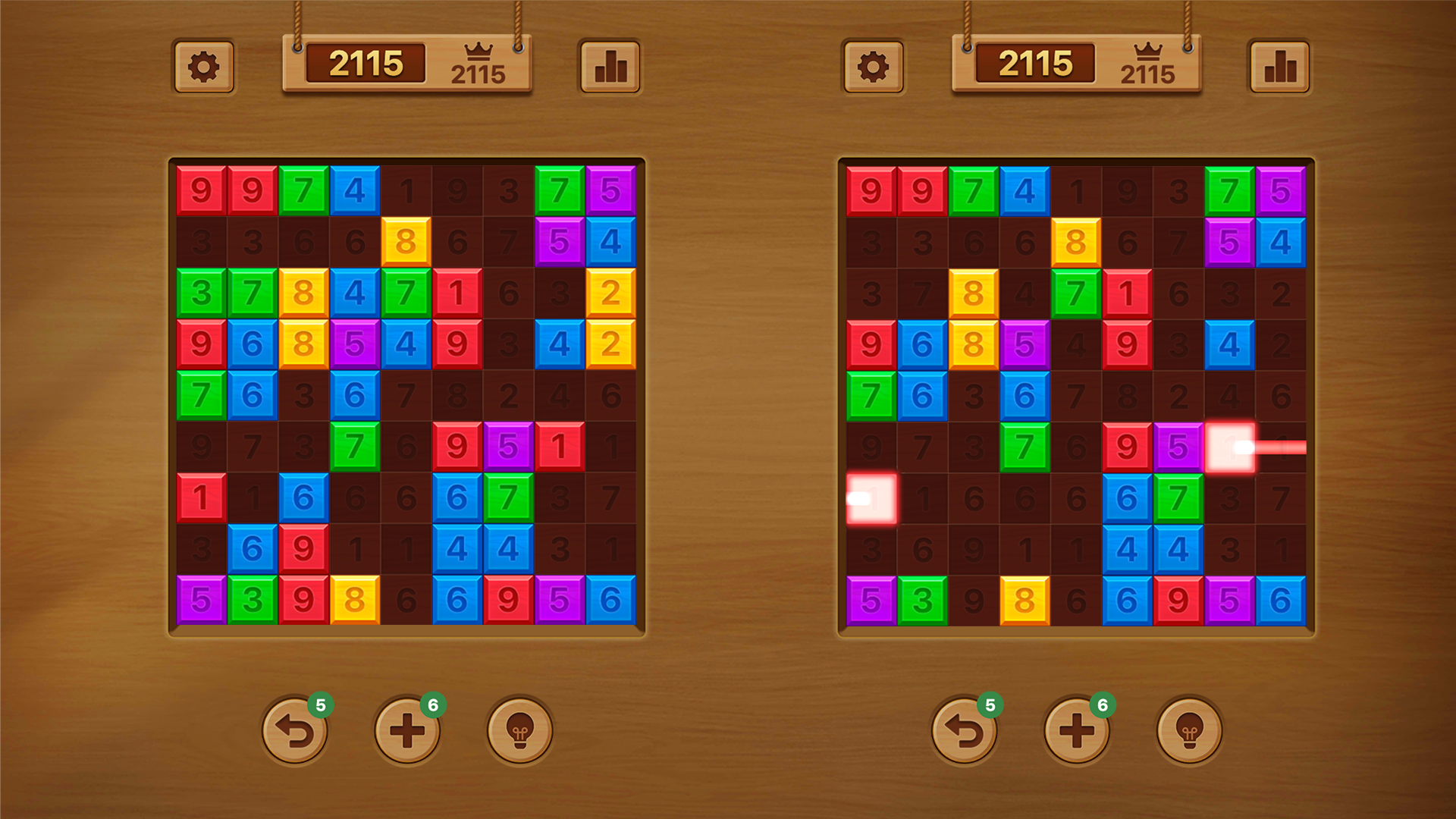View statistics with the left bar-chart icon
This screenshot has width=1456, height=819.
point(610,66)
